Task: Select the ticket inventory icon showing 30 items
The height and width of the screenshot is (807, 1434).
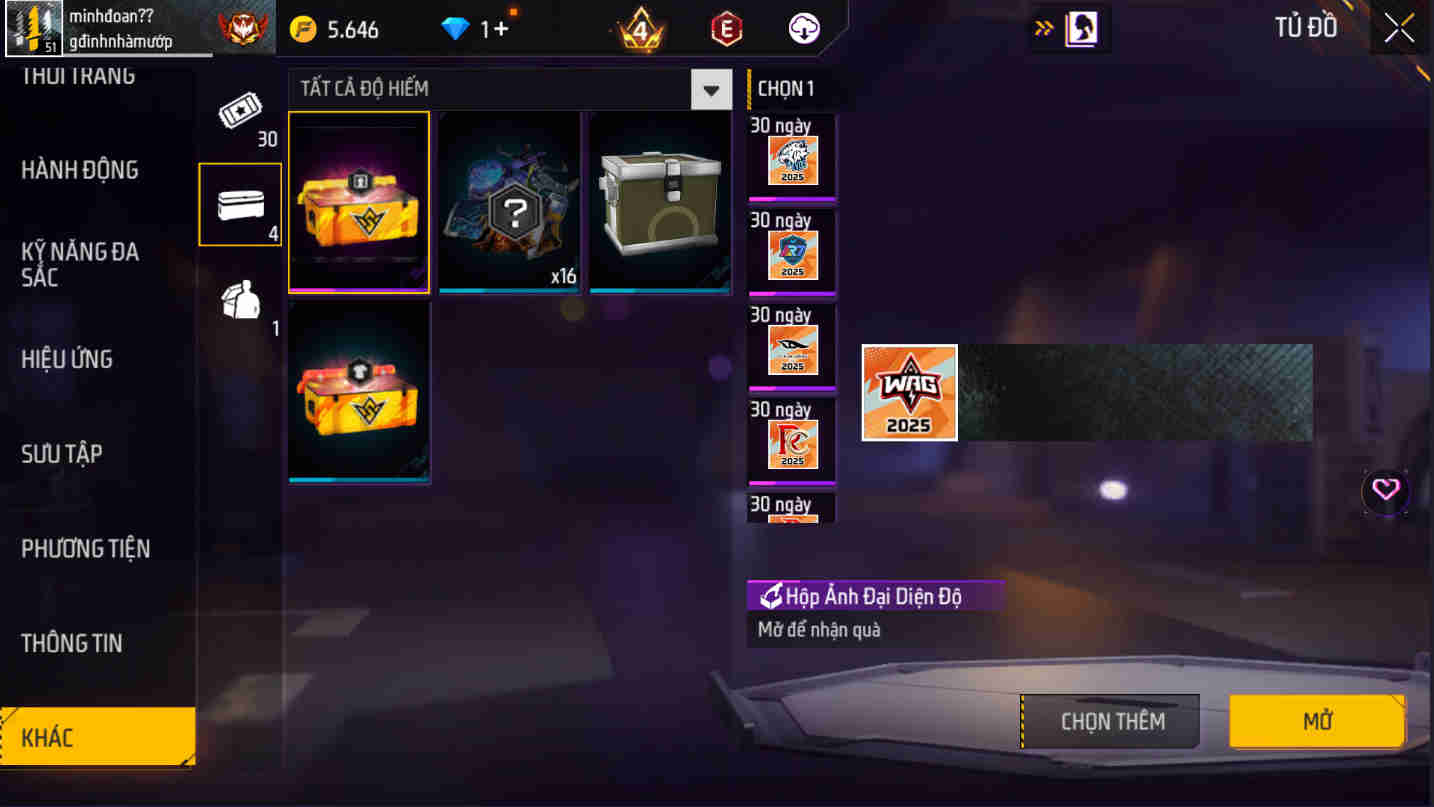Action: click(x=239, y=119)
